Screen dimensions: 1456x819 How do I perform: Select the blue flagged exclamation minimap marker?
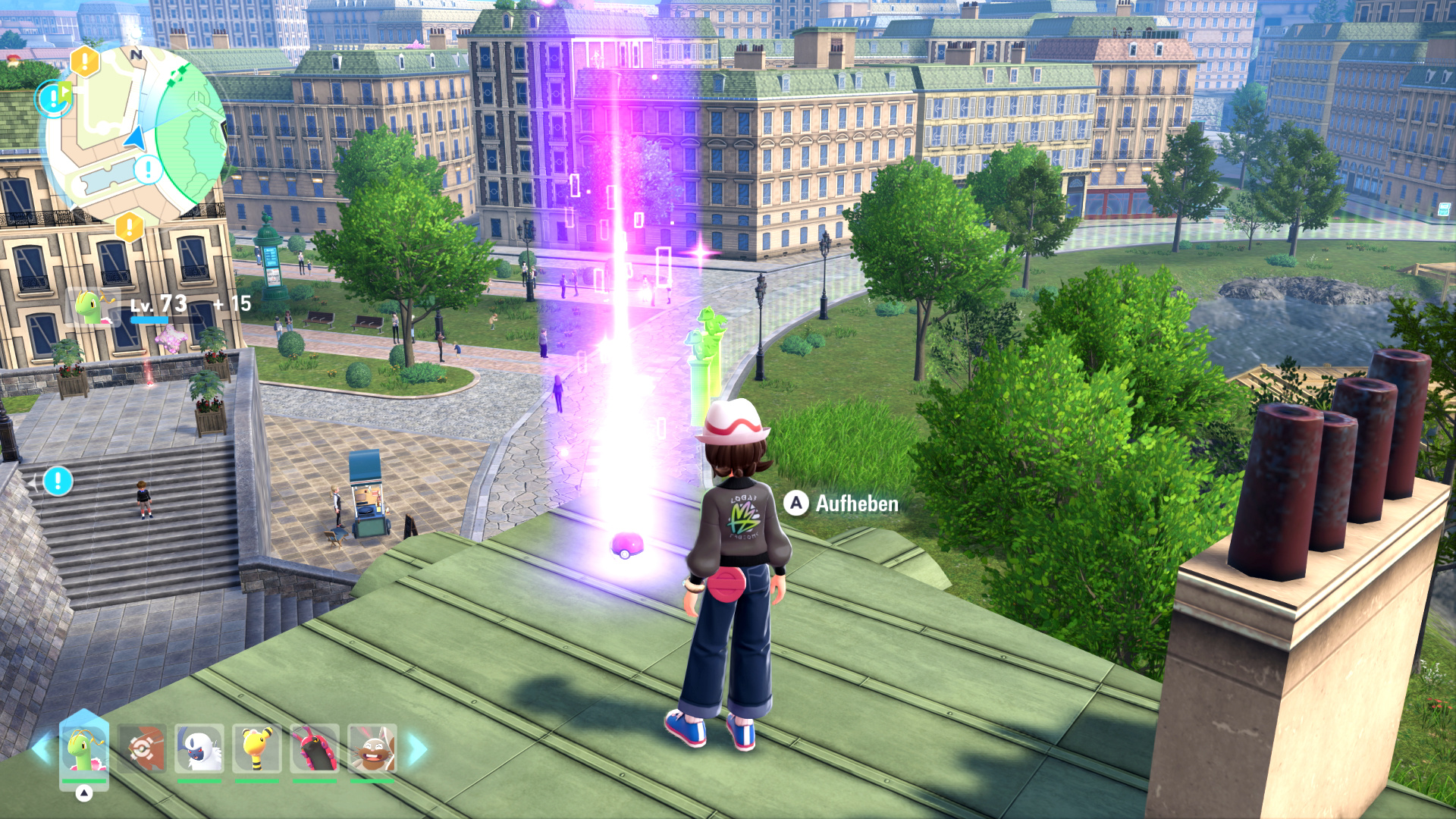pyautogui.click(x=54, y=98)
